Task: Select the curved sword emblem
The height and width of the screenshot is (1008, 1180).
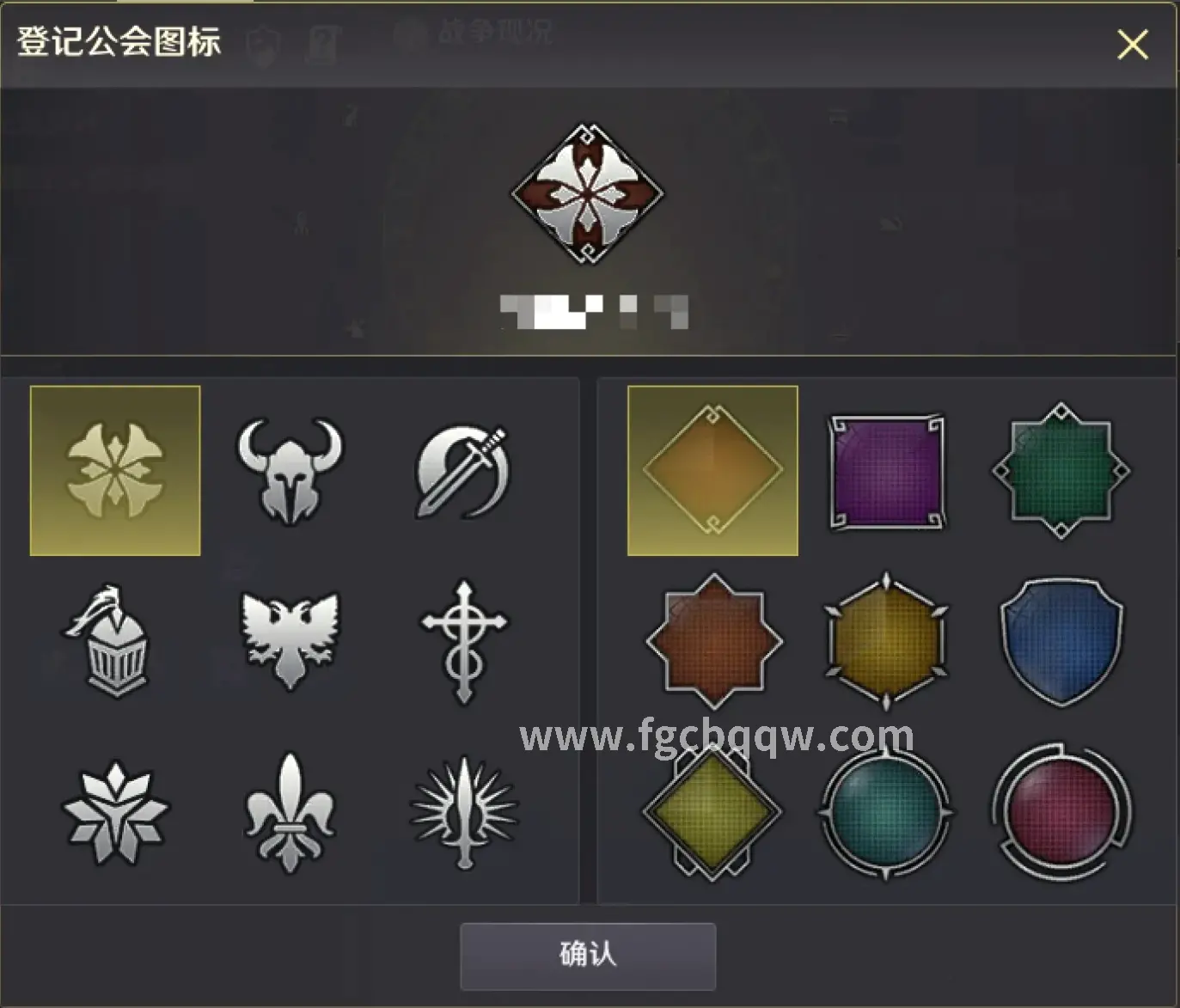Action: [462, 467]
